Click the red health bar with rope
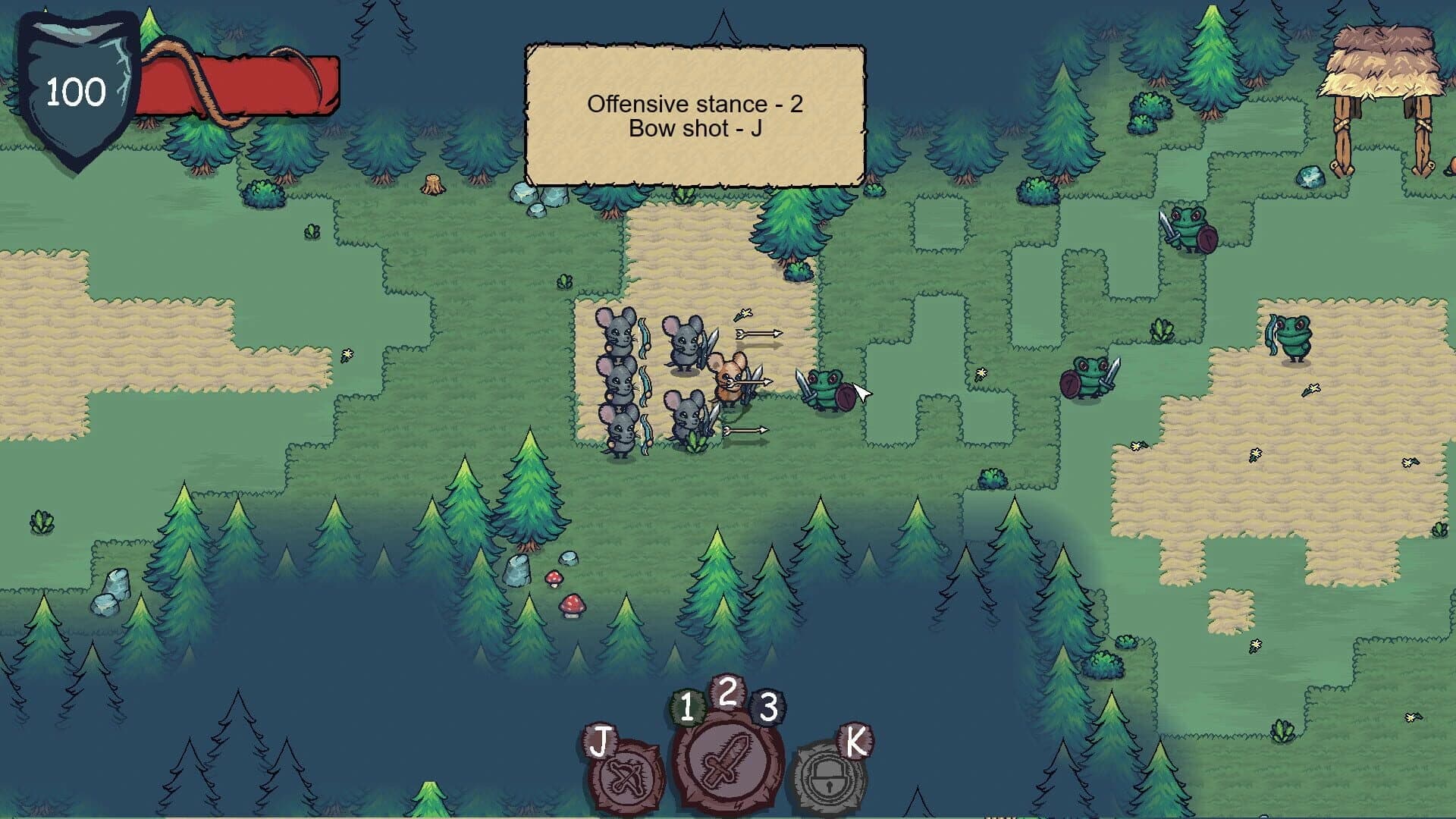This screenshot has height=819, width=1456. tap(235, 83)
